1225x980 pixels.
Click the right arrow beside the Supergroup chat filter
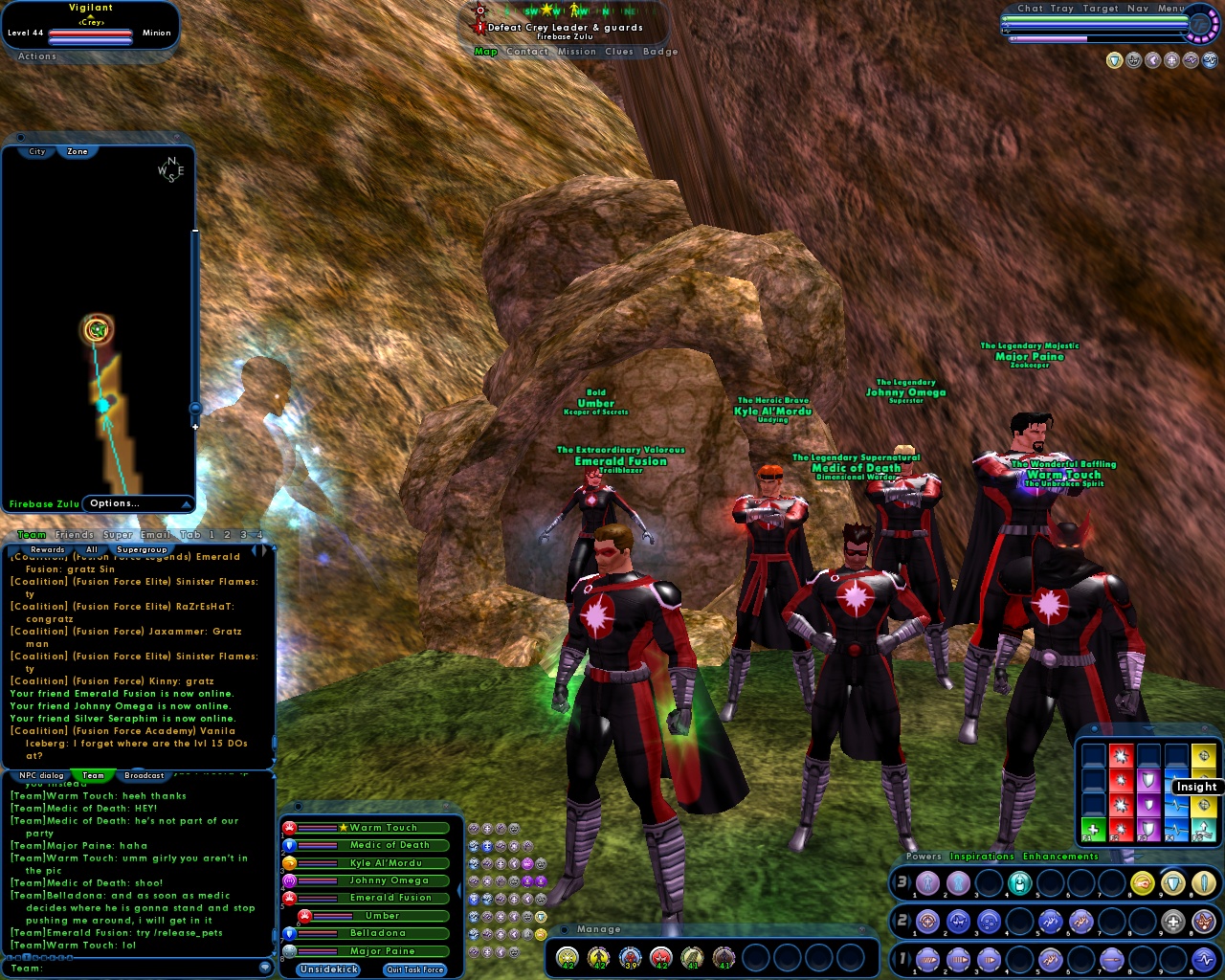tap(264, 549)
